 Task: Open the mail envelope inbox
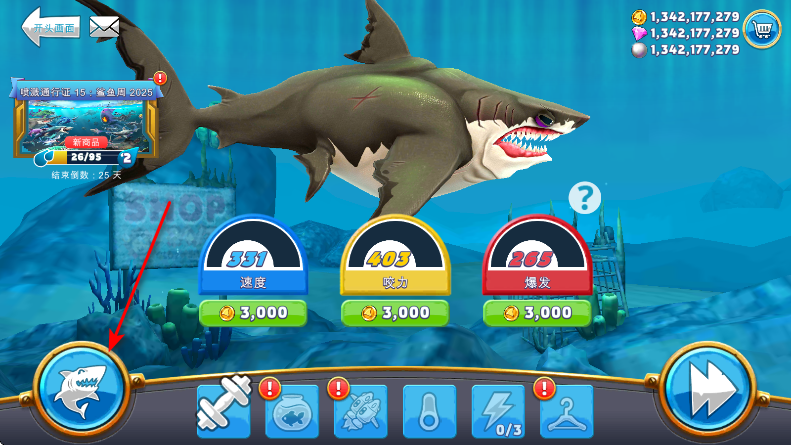(x=104, y=27)
